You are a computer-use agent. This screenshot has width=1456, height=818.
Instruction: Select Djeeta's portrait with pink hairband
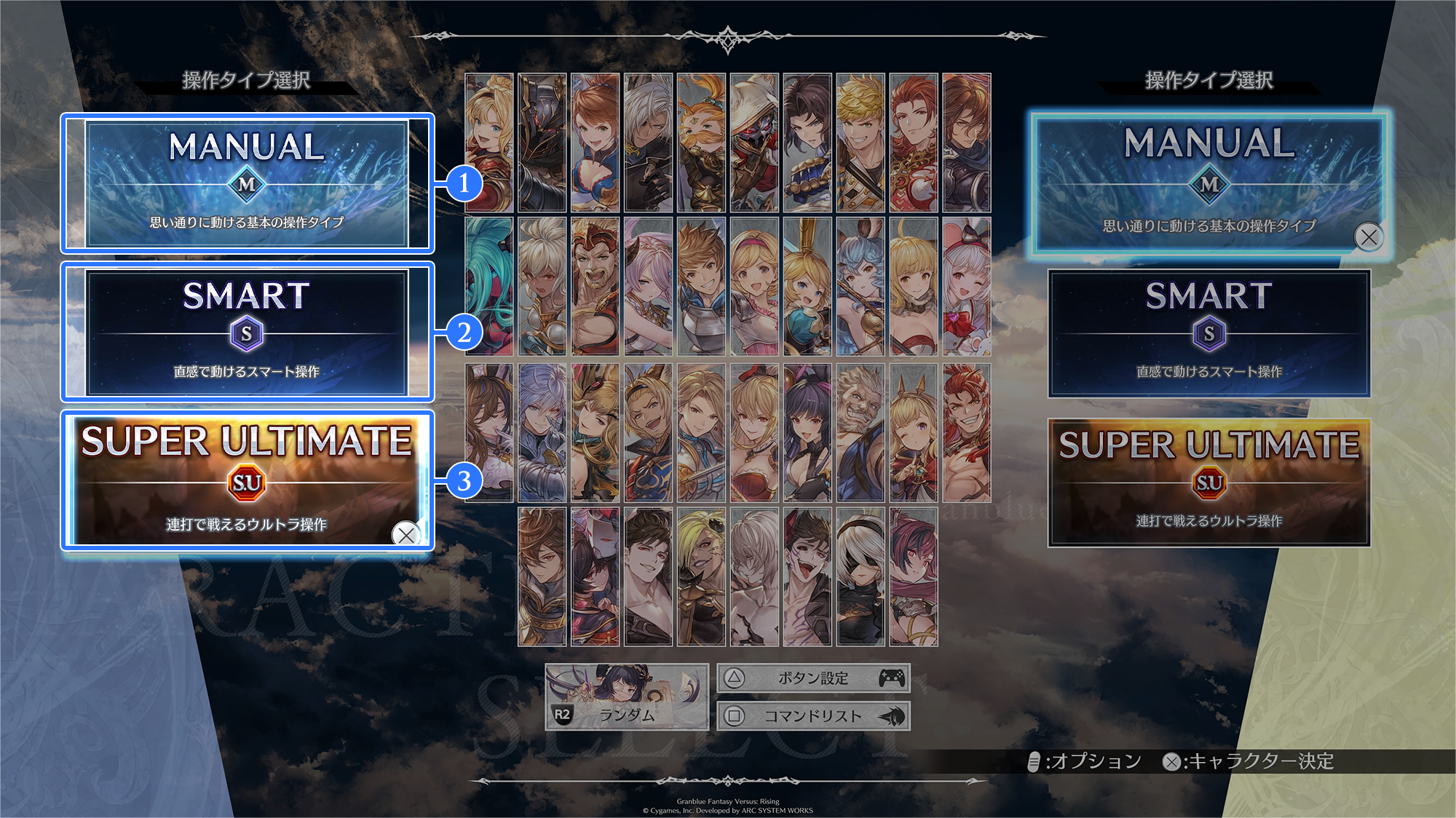tap(754, 287)
